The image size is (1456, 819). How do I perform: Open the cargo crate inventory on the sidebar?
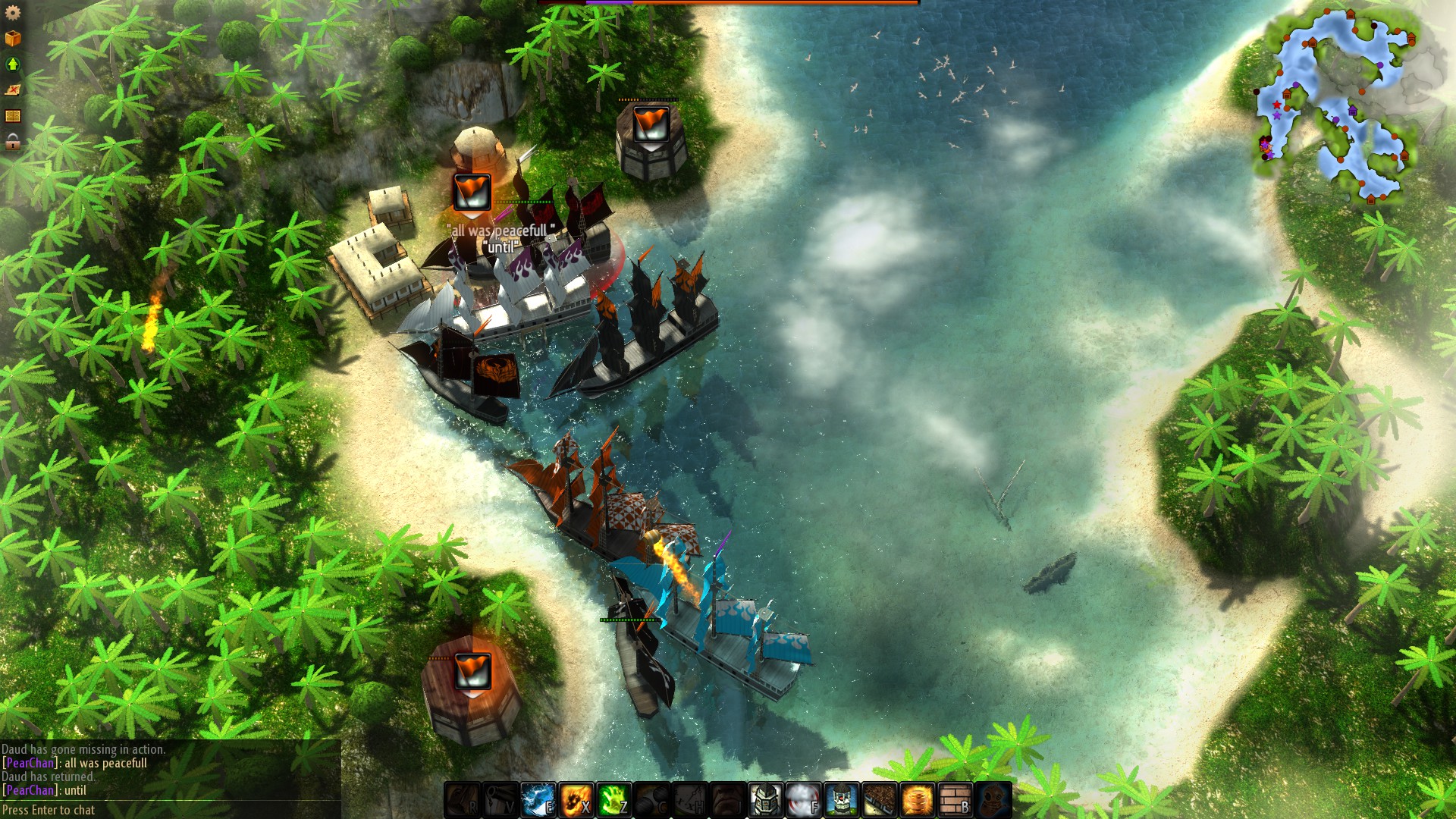click(11, 36)
